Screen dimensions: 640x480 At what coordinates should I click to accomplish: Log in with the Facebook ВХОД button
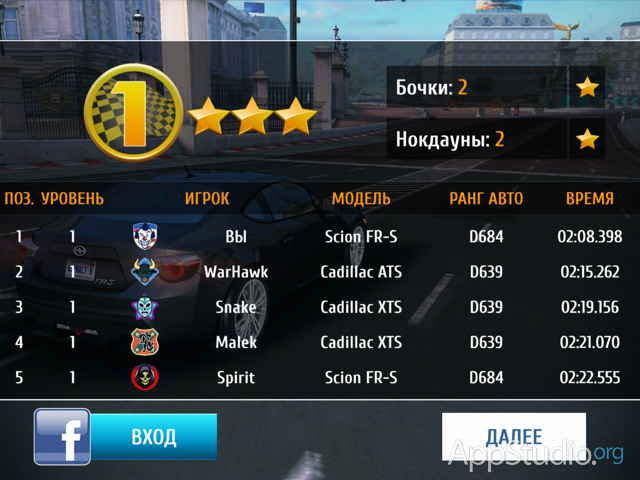click(153, 437)
